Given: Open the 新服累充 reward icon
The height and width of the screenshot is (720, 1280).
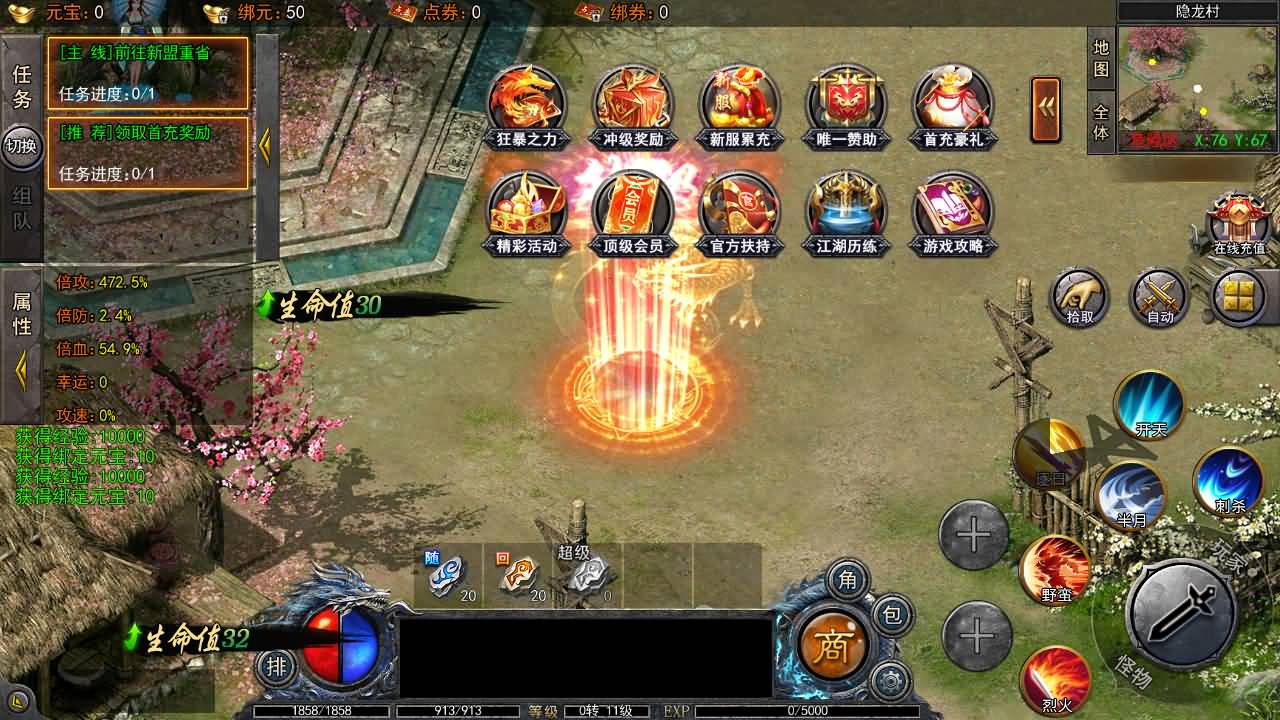Looking at the screenshot, I should tap(740, 104).
